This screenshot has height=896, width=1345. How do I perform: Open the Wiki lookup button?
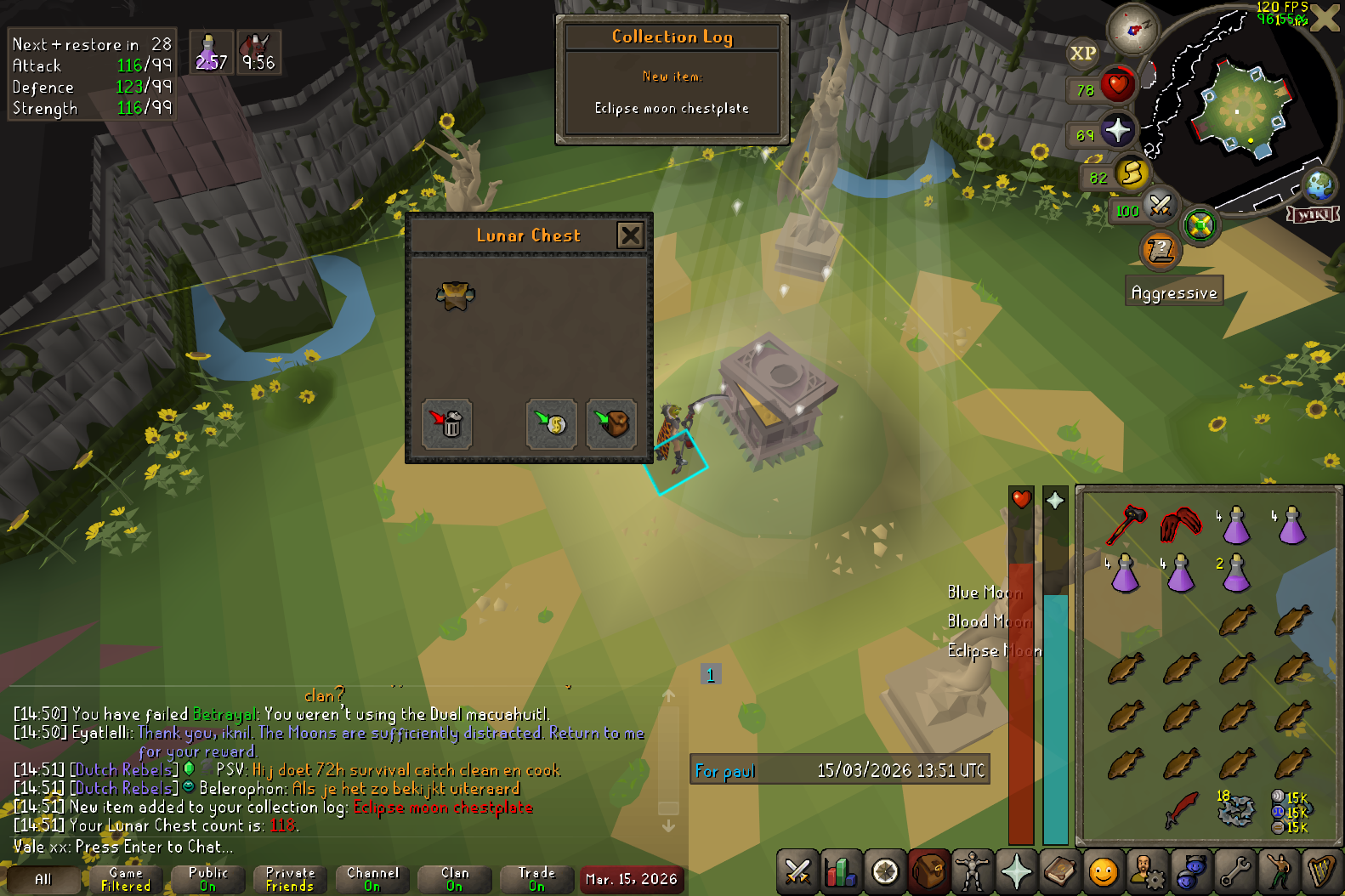1313,213
